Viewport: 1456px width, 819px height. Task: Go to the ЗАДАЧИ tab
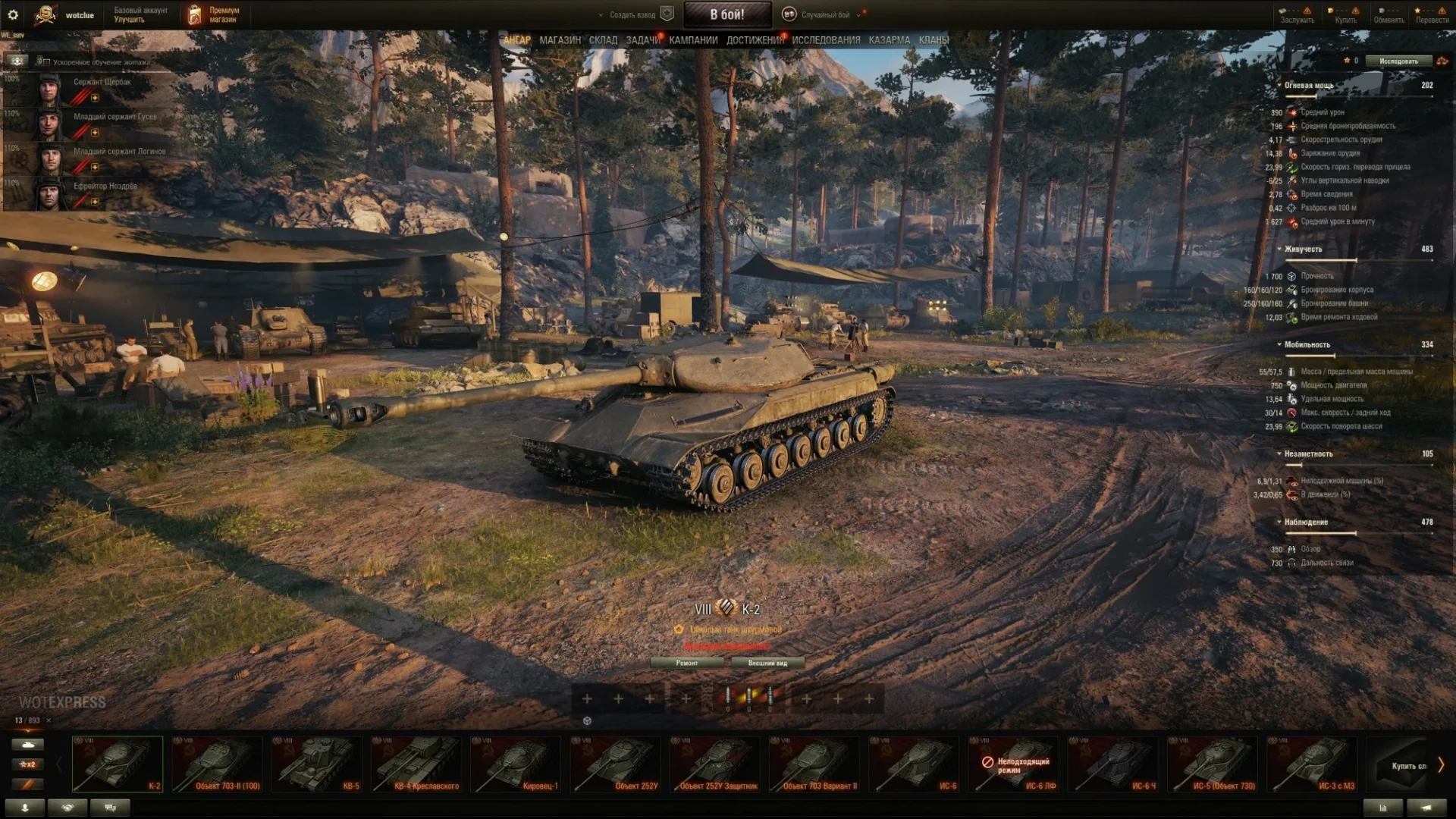coord(642,40)
